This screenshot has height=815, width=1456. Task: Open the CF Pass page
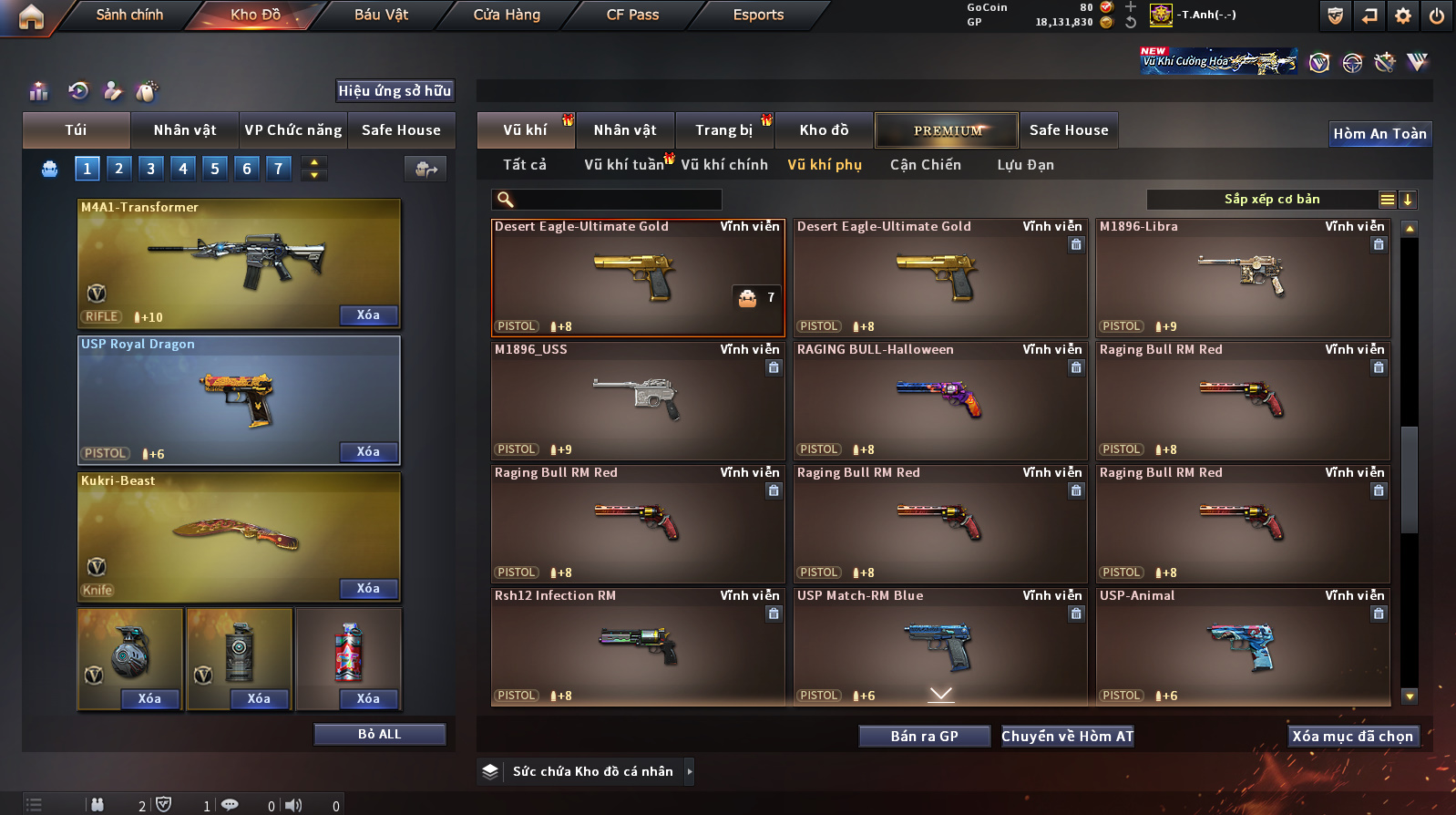(632, 15)
